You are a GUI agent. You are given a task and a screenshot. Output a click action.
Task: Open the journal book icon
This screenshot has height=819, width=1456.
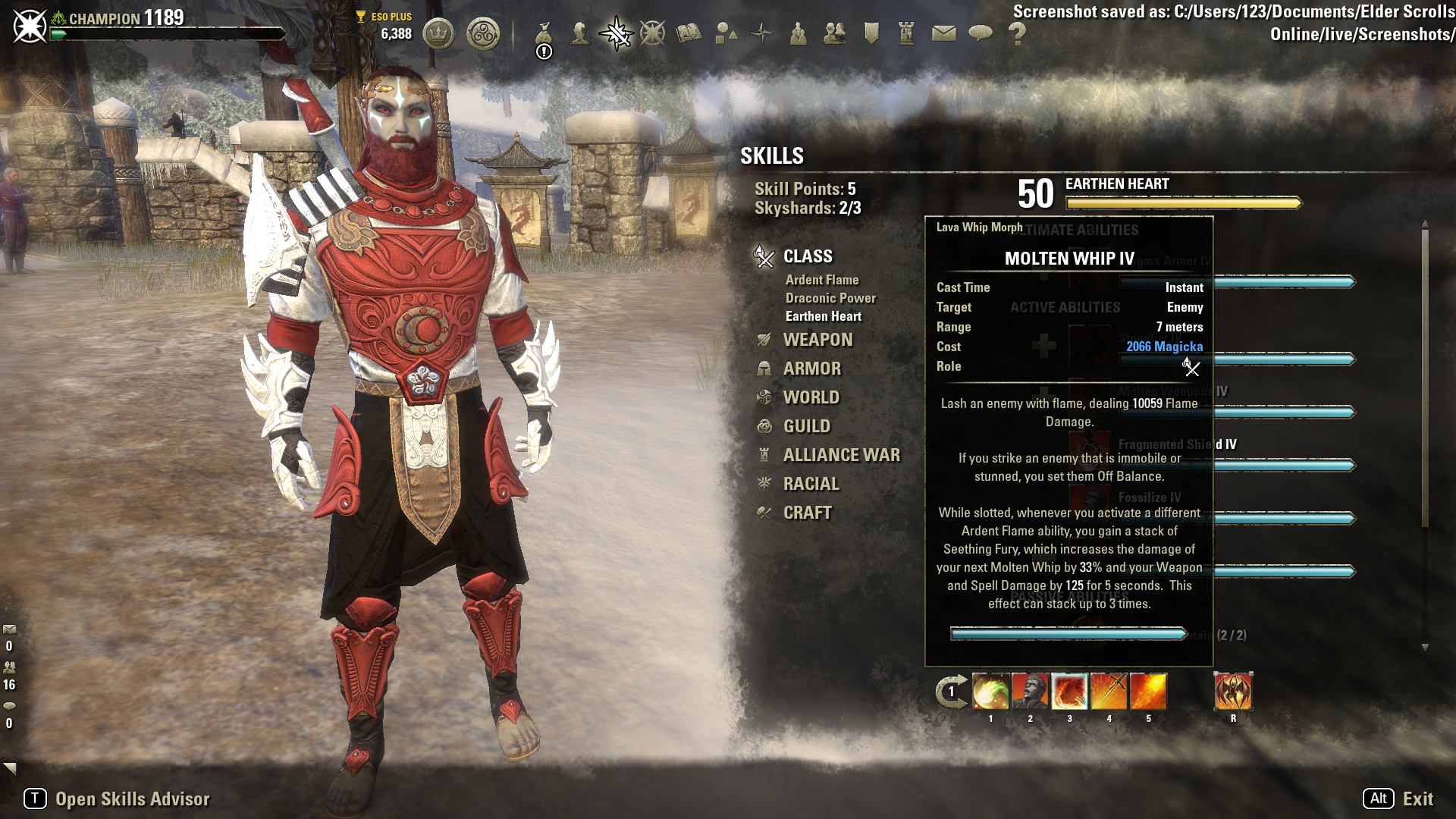point(689,34)
